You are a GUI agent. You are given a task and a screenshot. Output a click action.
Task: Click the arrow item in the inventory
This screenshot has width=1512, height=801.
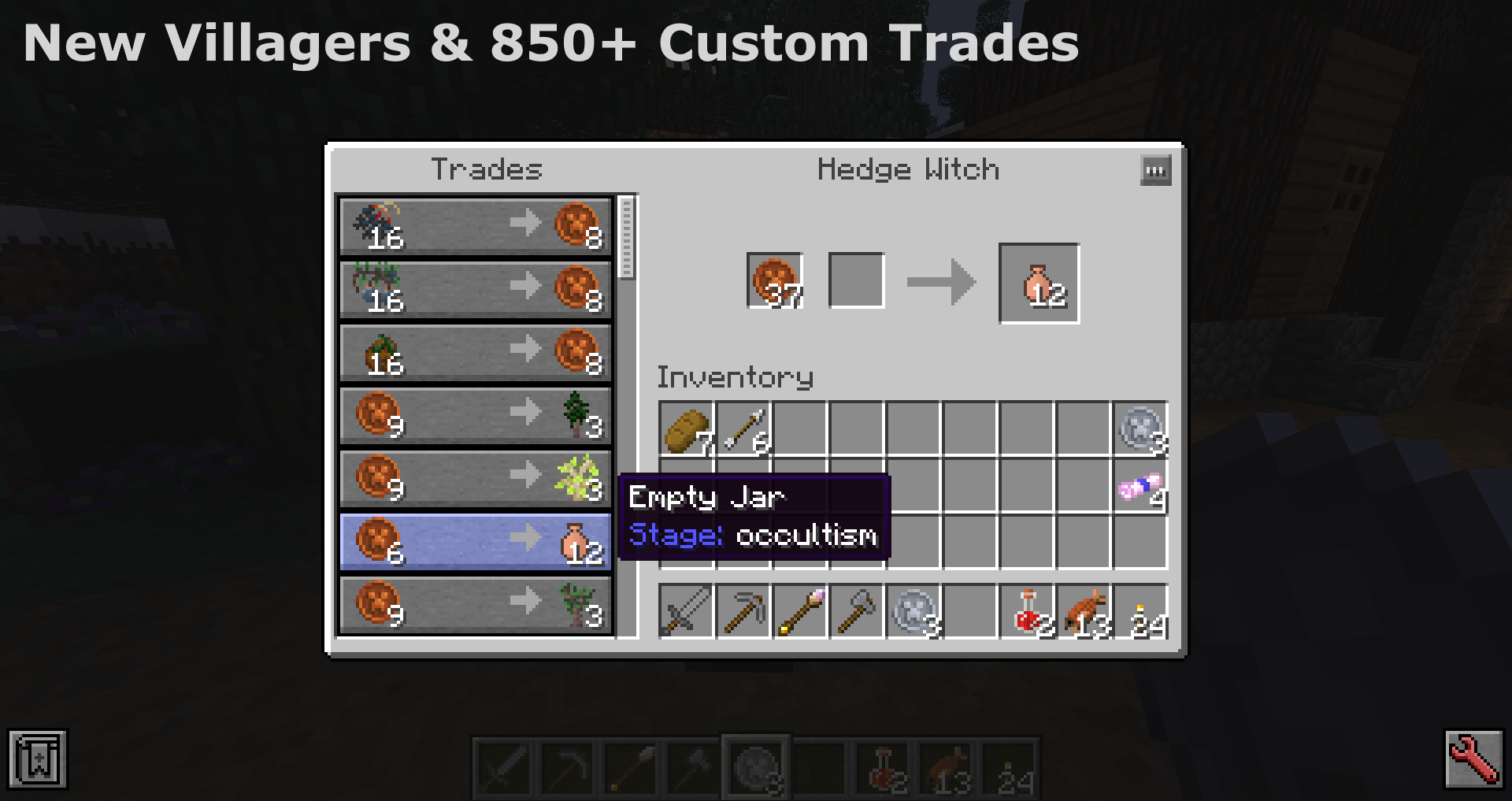click(x=744, y=429)
